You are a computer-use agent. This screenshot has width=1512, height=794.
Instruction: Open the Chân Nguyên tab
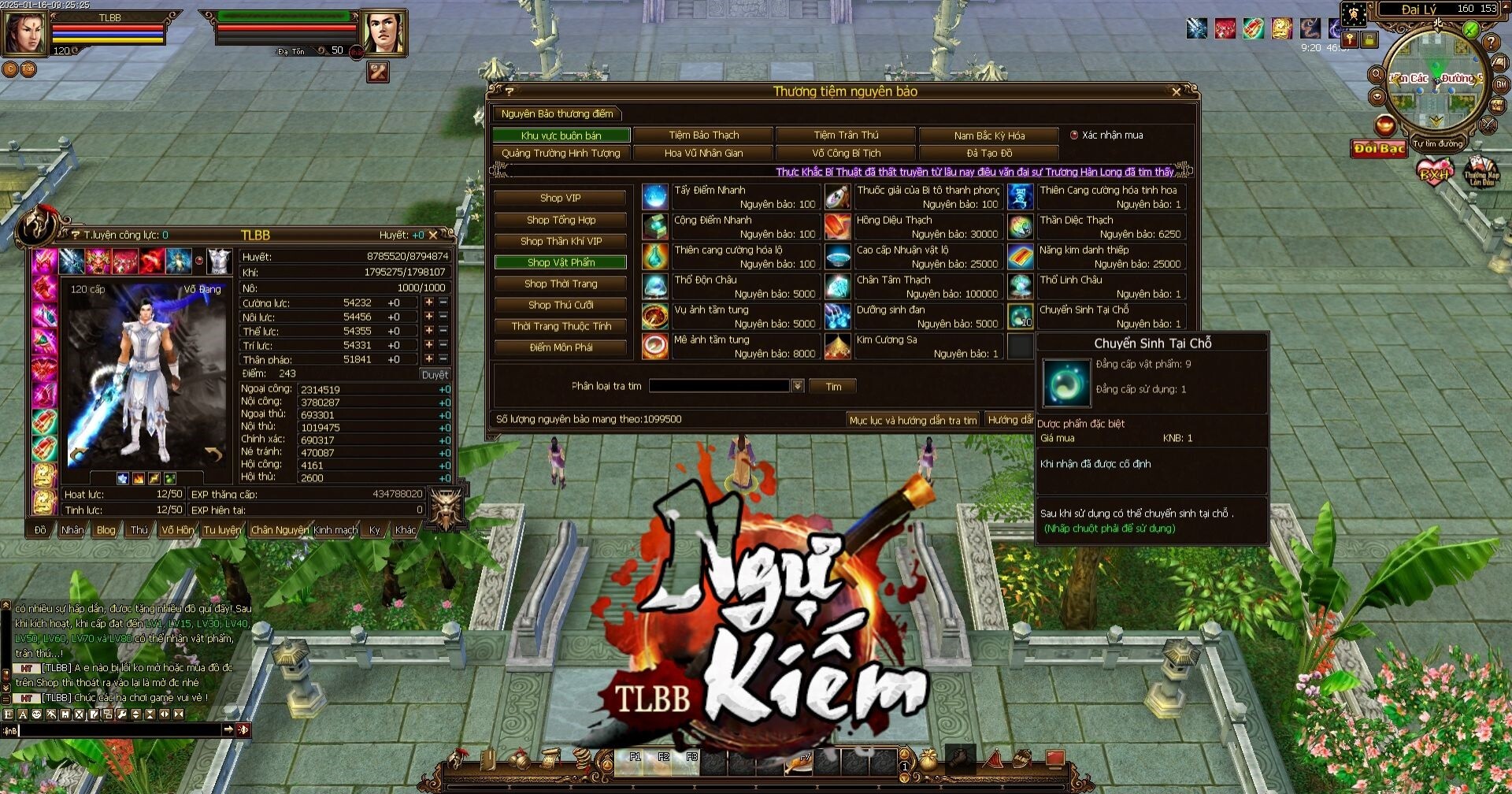[x=280, y=530]
